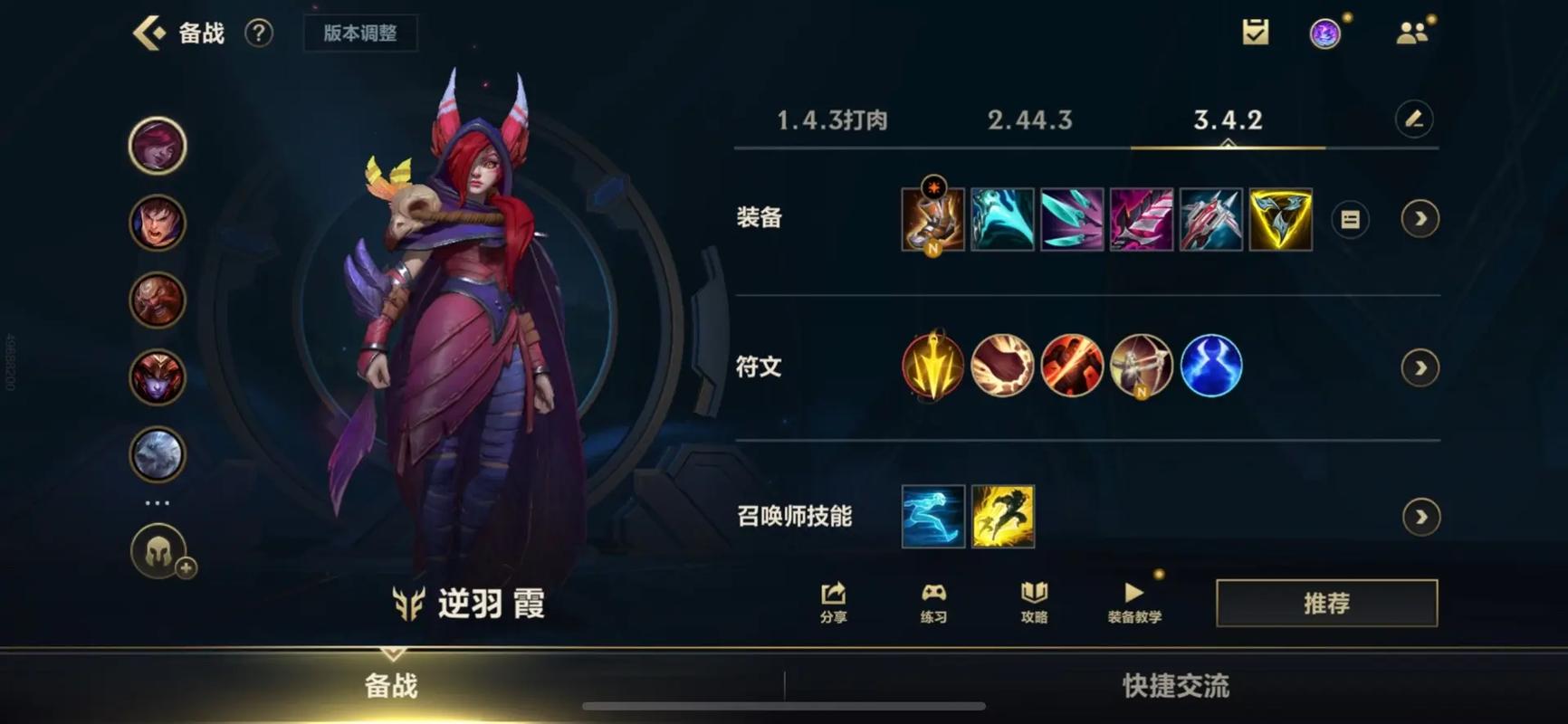Open the 快捷交流 bottom tab

click(x=1174, y=687)
